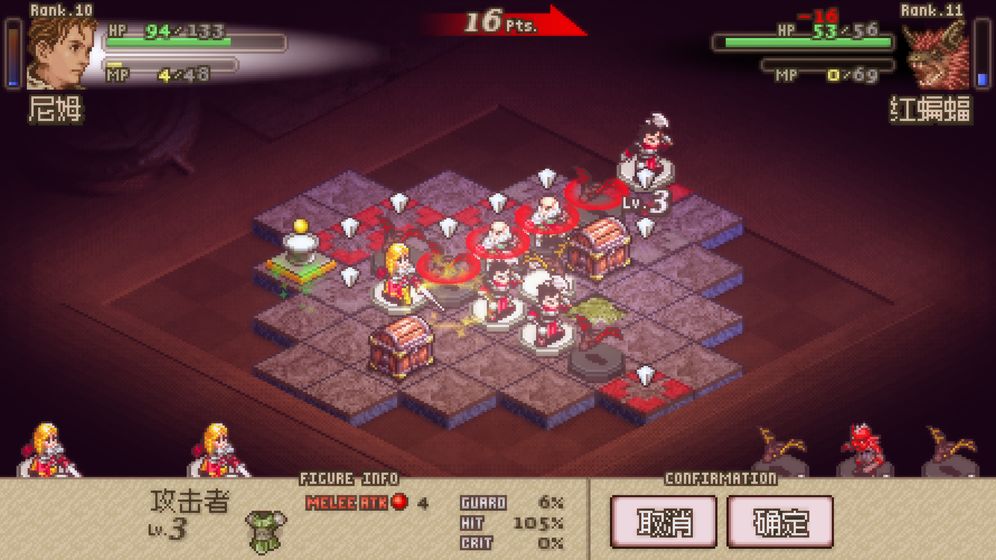The image size is (996, 560).
Task: Cancel the attack with 取消
Action: [663, 522]
